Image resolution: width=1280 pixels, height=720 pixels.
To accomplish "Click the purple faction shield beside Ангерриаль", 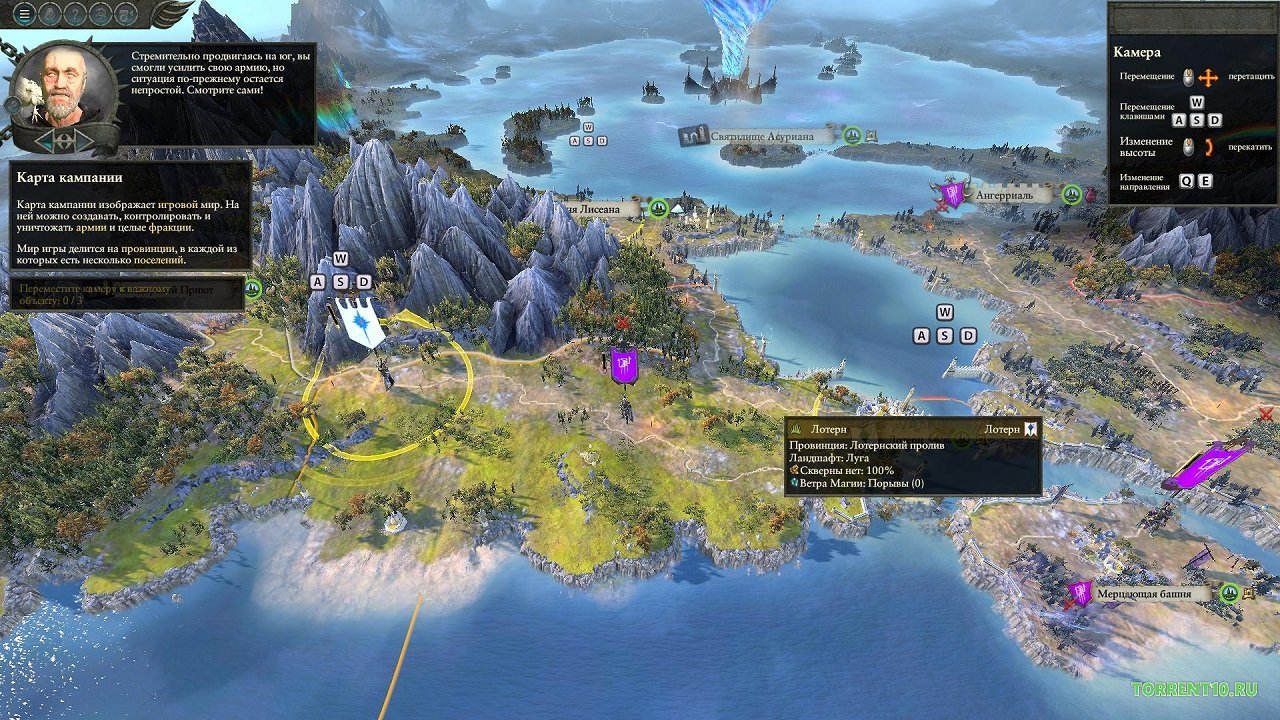I will coord(952,193).
